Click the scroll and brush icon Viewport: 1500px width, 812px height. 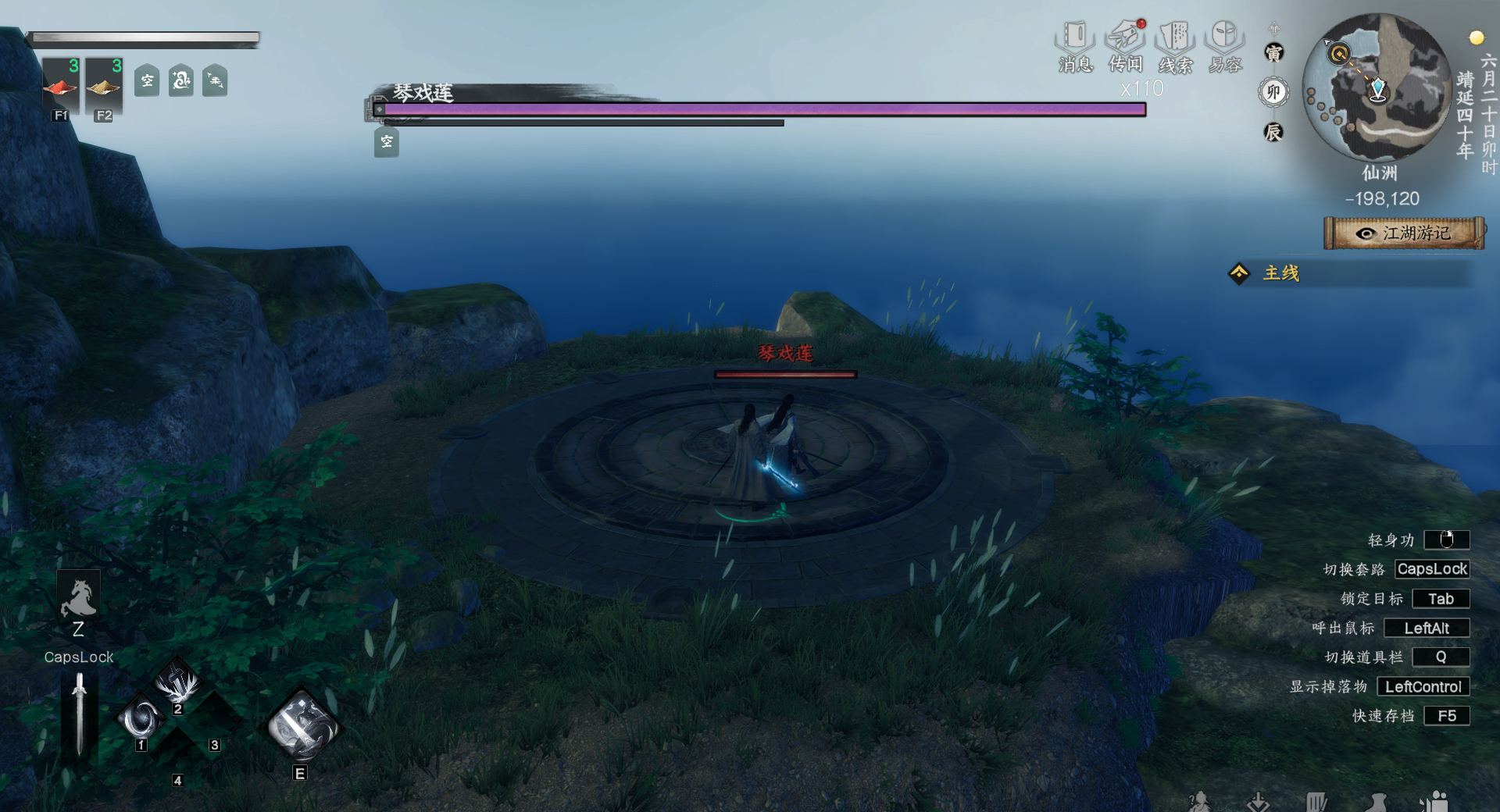[1316, 802]
